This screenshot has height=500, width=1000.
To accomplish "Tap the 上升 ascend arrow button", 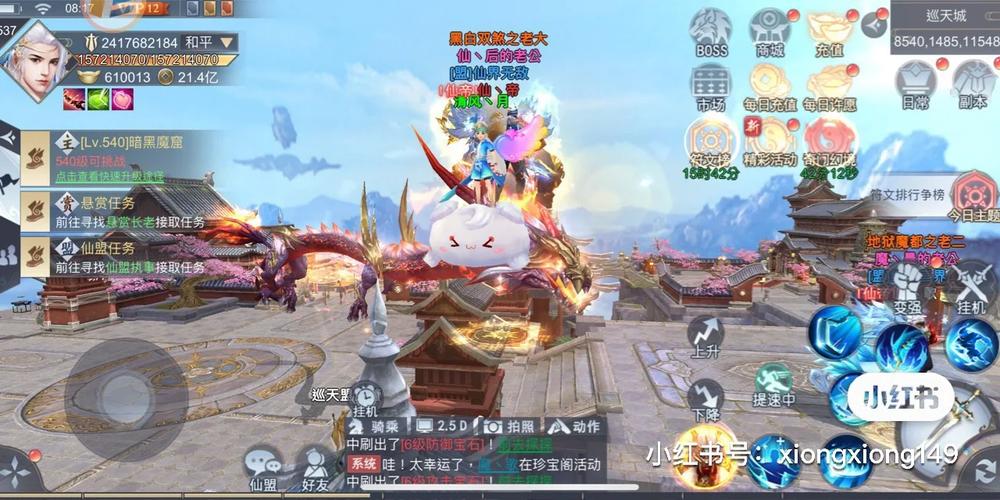I will 706,337.
